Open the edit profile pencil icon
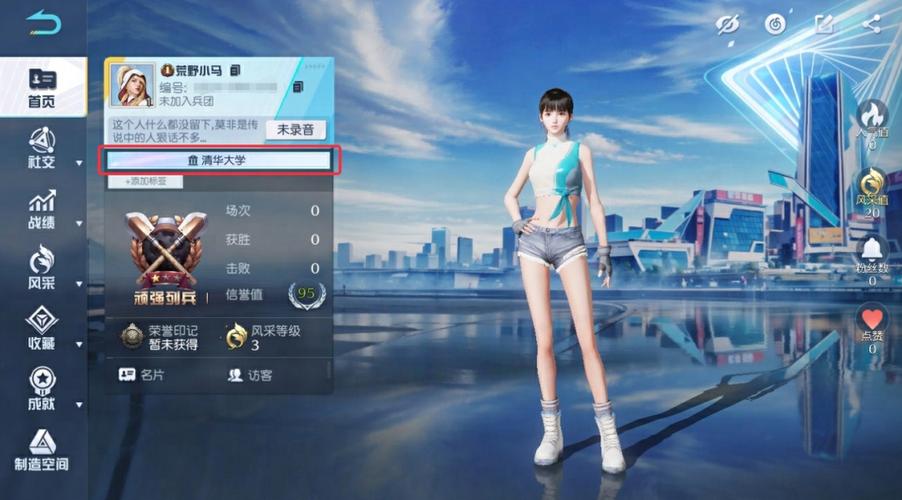 (x=824, y=24)
